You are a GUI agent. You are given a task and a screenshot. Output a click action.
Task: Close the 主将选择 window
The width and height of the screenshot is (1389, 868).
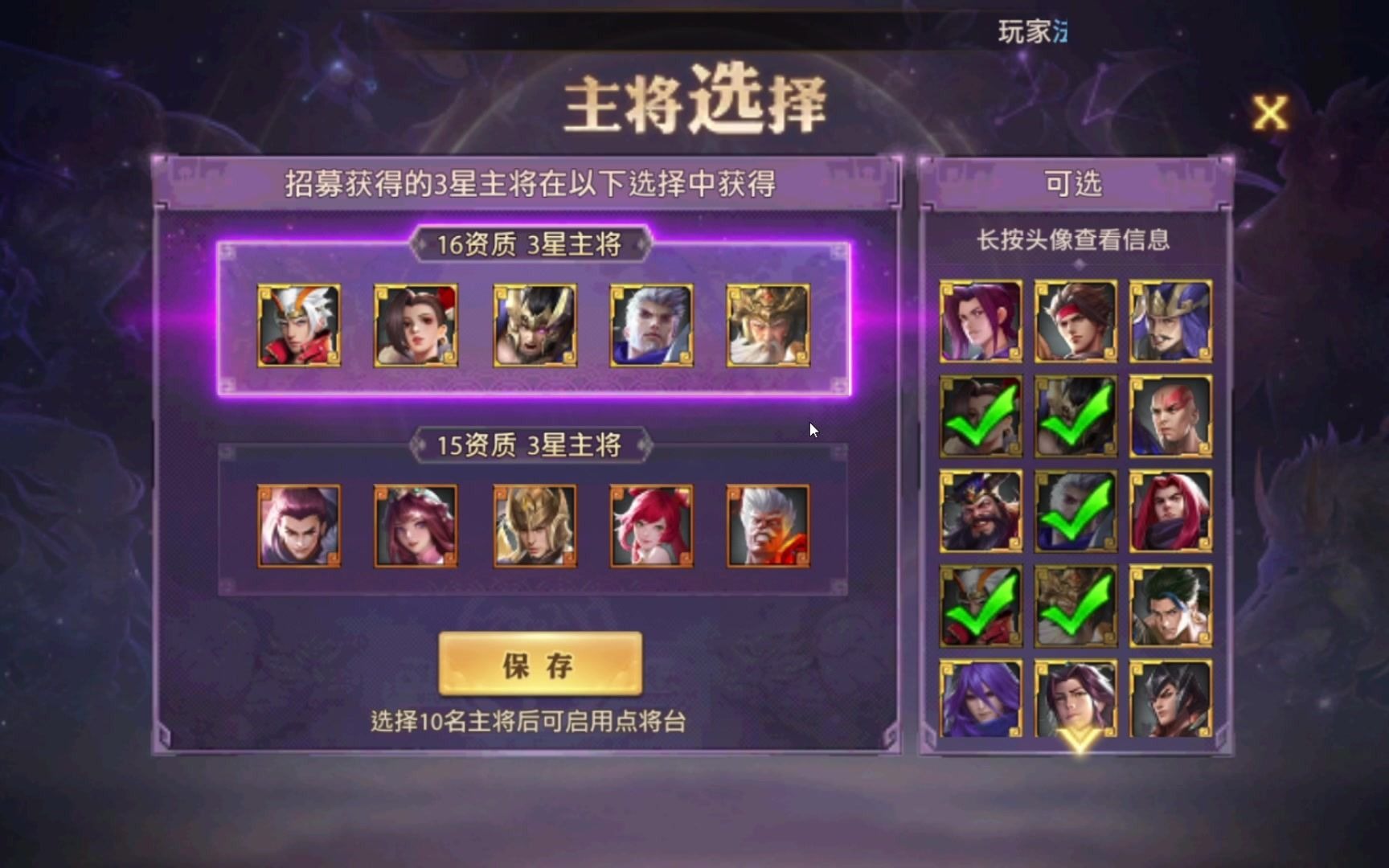[x=1271, y=113]
